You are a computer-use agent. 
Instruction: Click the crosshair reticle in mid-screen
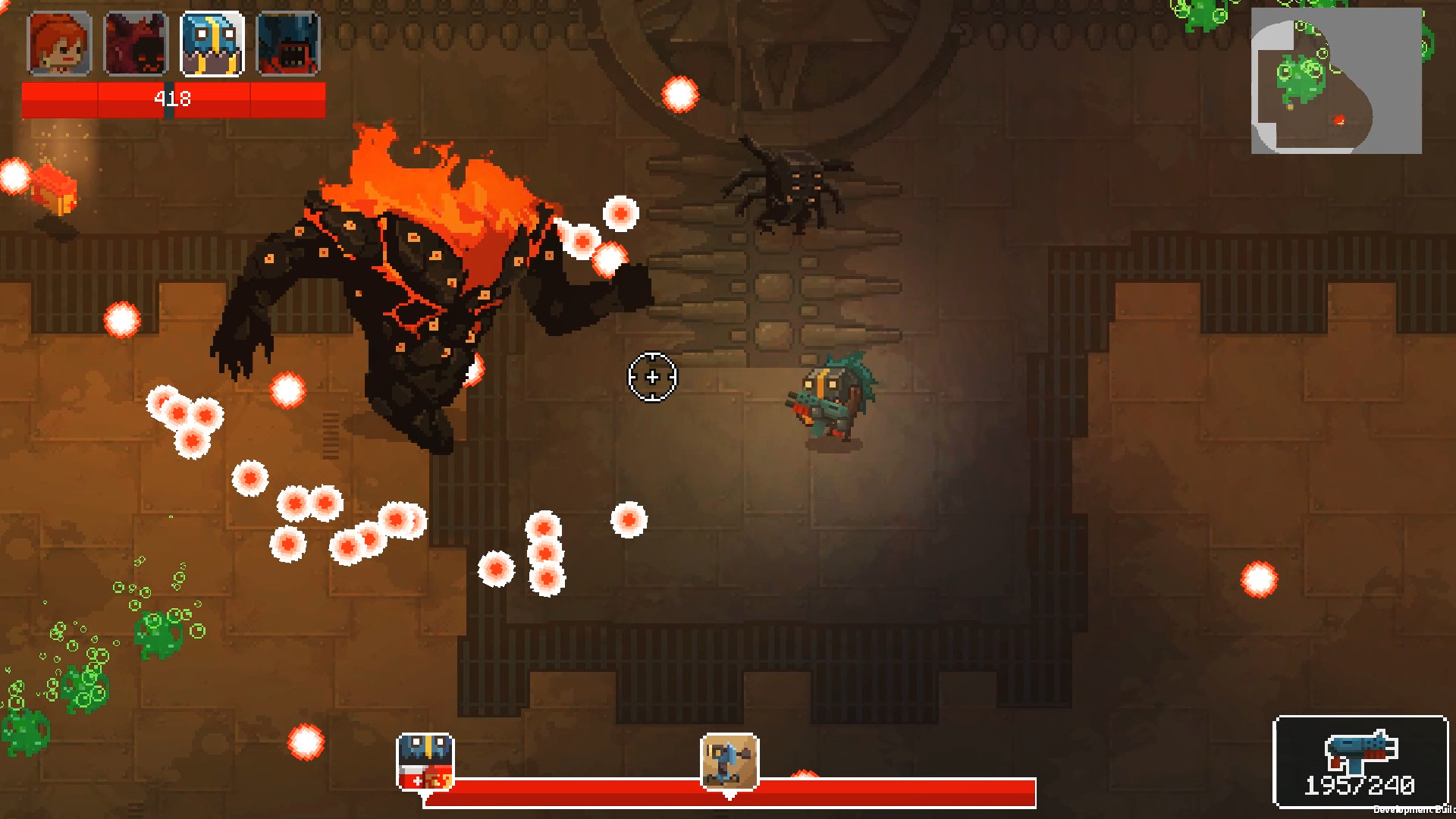652,377
